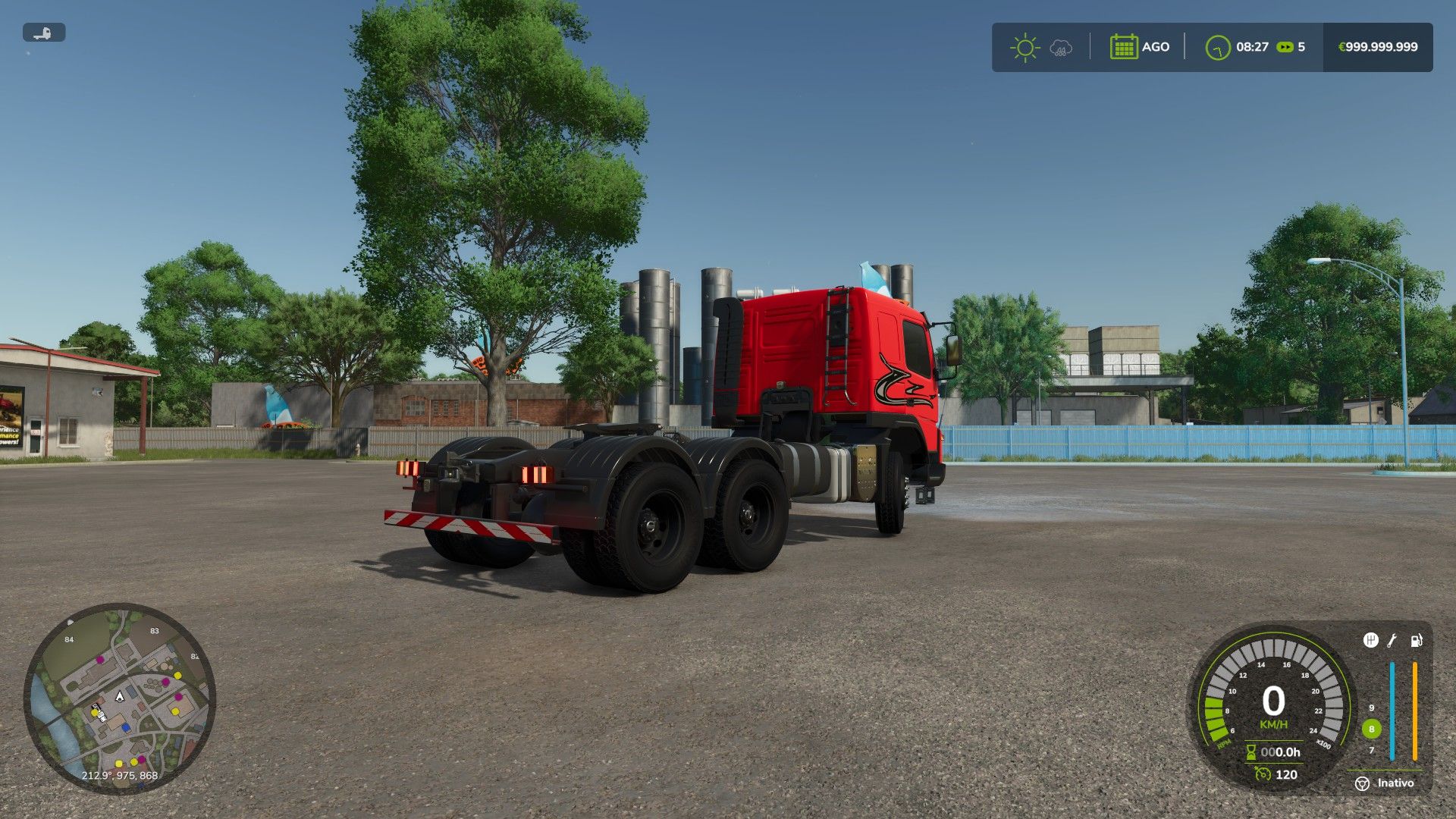Select the gear shifter icon on the dashboard
1456x819 pixels.
click(x=1370, y=641)
